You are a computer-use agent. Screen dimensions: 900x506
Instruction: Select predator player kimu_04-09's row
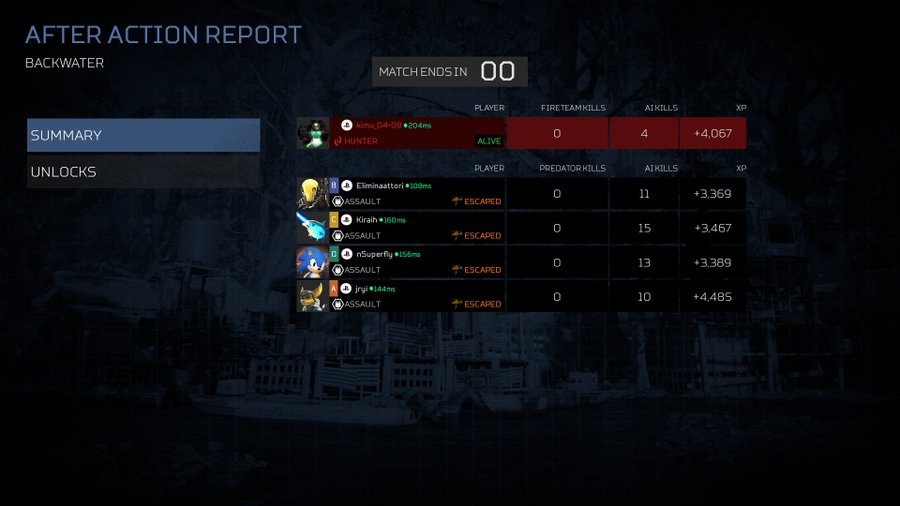pos(420,133)
